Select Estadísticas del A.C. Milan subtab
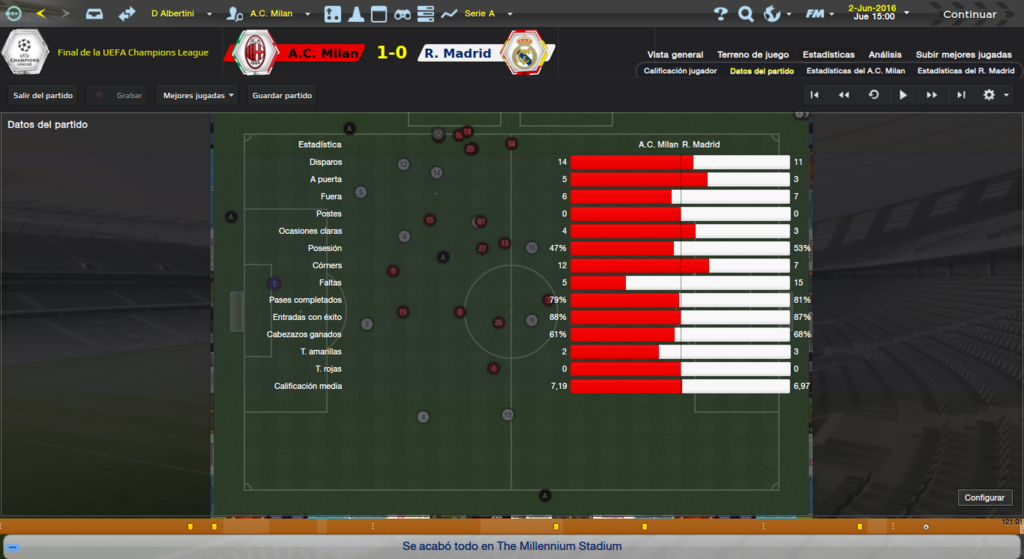The image size is (1024, 559). tap(855, 71)
